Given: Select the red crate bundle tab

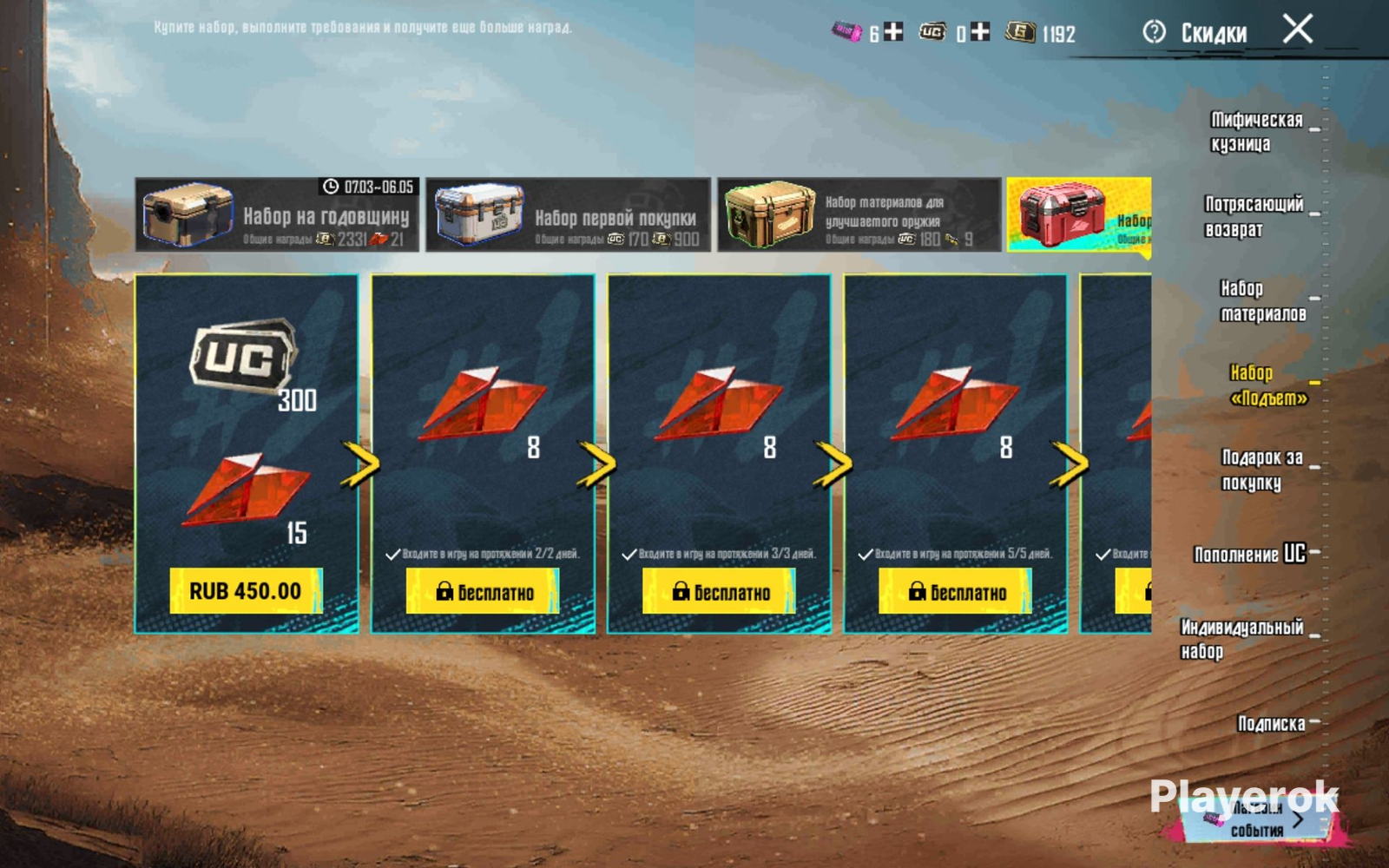Looking at the screenshot, I should tap(1078, 214).
